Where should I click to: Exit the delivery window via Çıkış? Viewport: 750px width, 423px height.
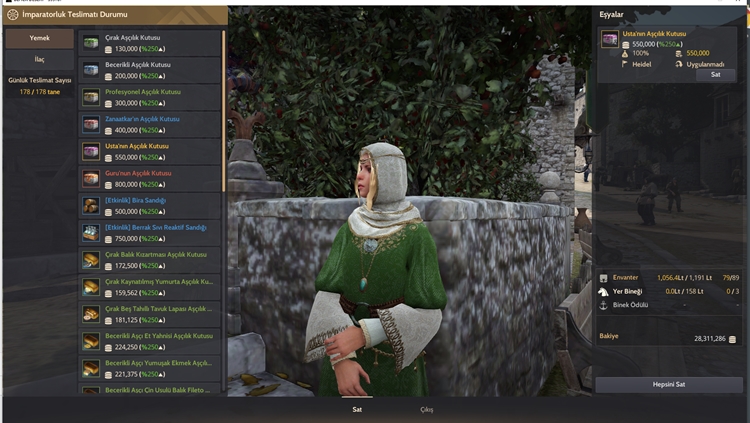[x=427, y=409]
